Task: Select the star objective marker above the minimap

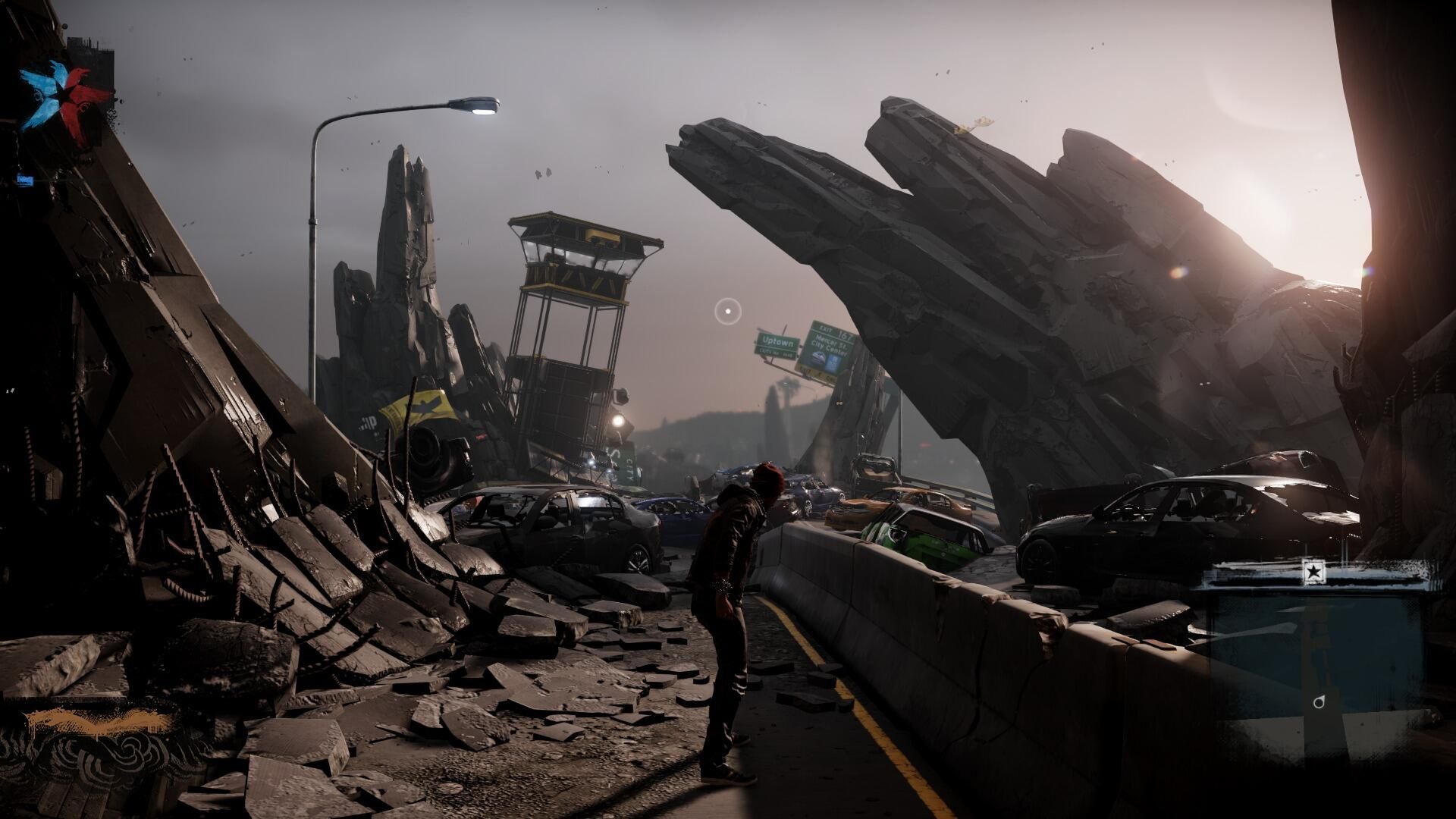Action: tap(1313, 572)
